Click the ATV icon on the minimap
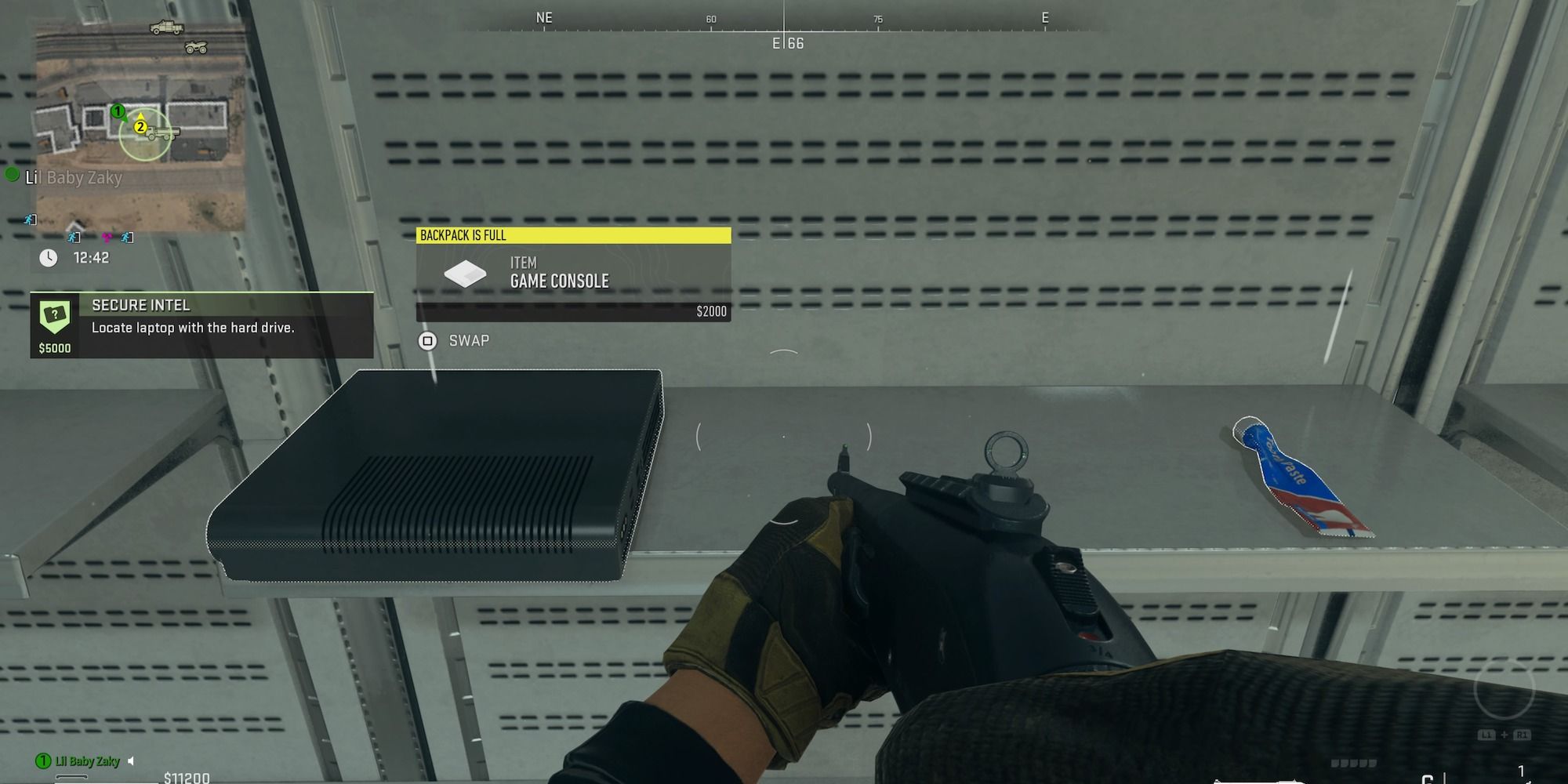Screen dimensions: 1568x784 coord(196,47)
